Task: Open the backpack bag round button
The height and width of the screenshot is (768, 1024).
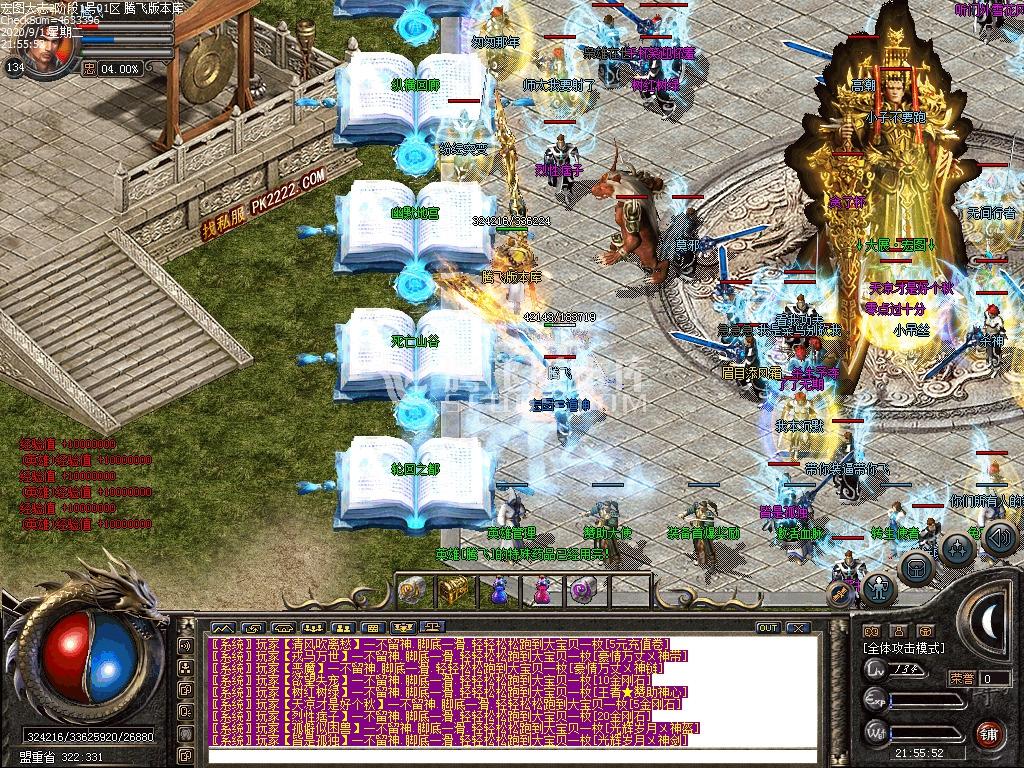Action: (x=916, y=567)
